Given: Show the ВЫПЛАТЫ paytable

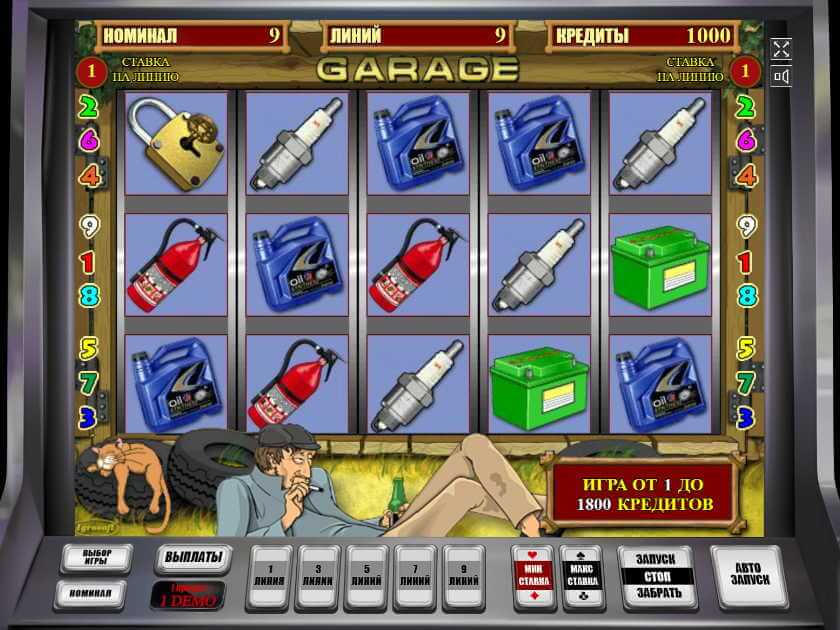Looking at the screenshot, I should click(191, 557).
